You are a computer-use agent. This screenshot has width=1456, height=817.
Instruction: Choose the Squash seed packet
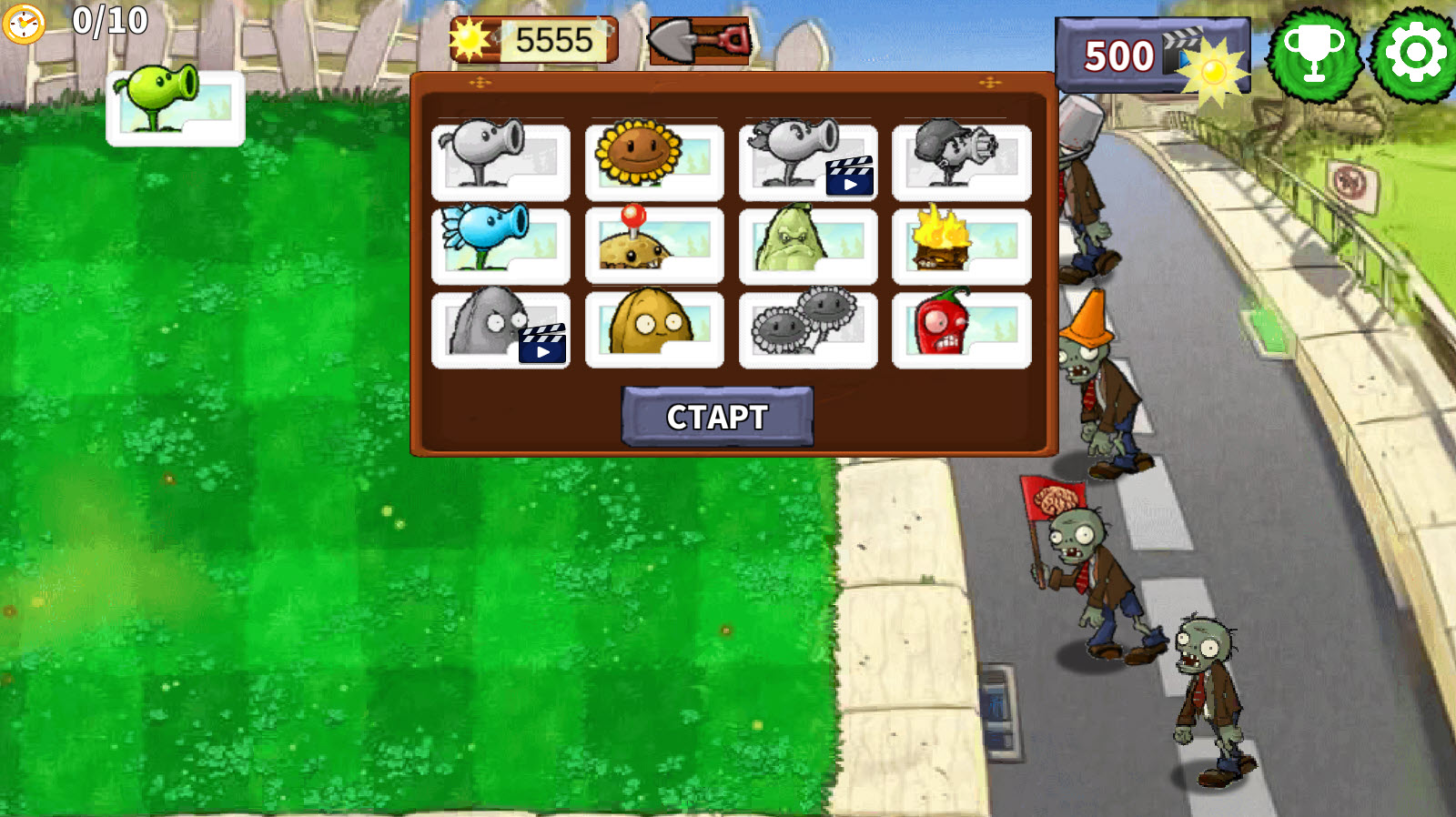810,246
